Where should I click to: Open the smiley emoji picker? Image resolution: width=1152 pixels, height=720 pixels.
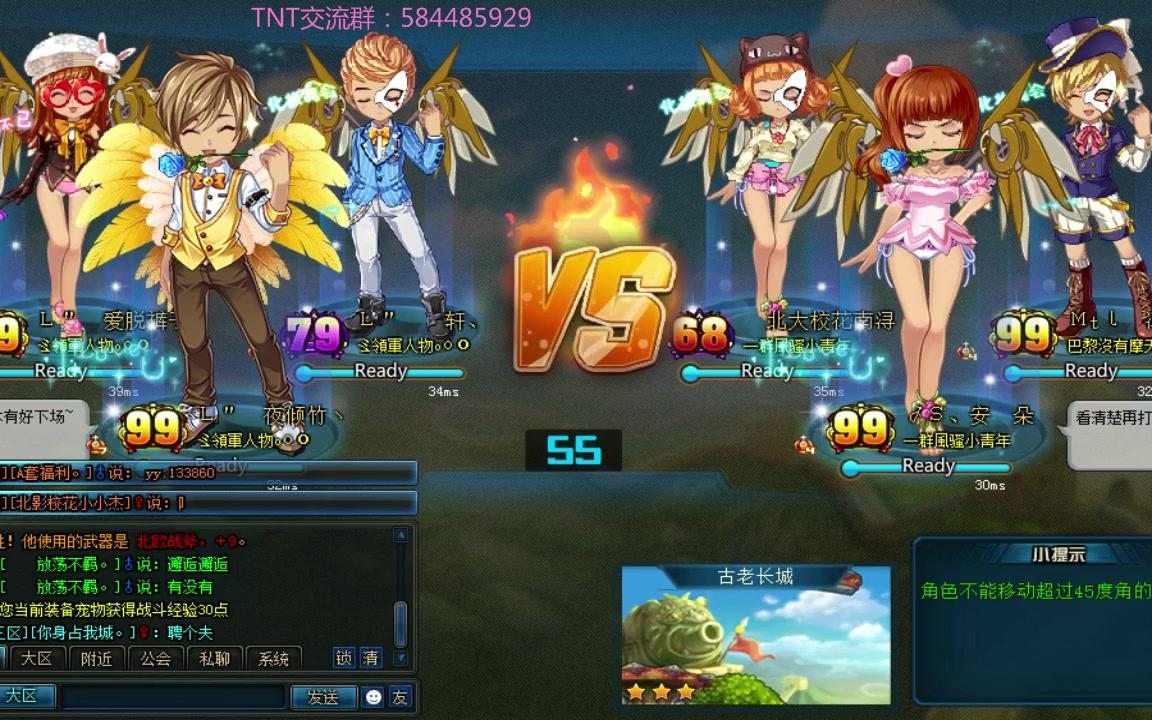click(374, 697)
